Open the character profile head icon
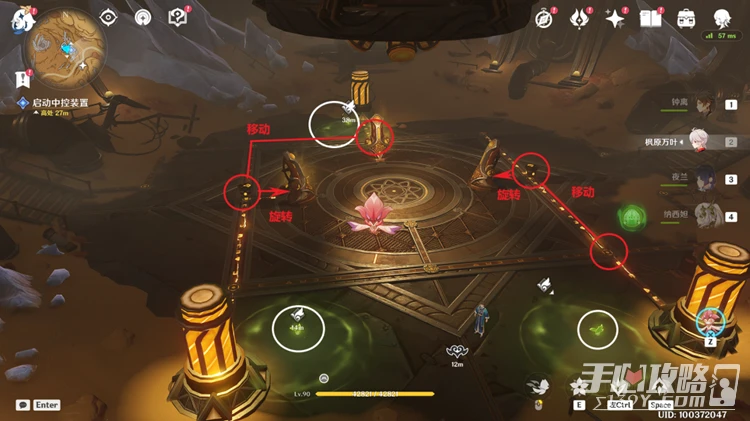The height and width of the screenshot is (421, 750). click(722, 18)
